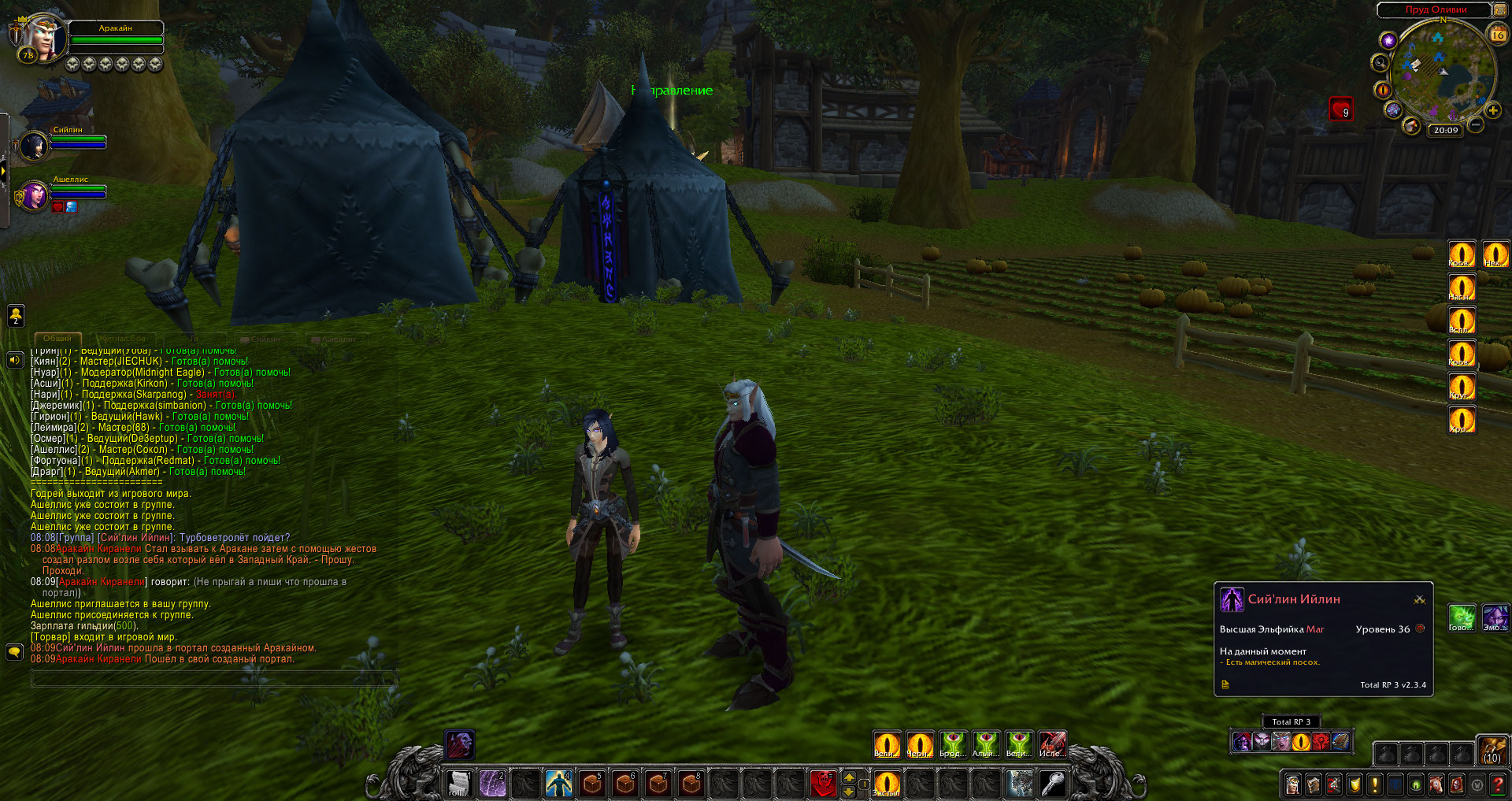Click the key icon on action bar
This screenshot has height=801, width=1512.
tap(1053, 784)
